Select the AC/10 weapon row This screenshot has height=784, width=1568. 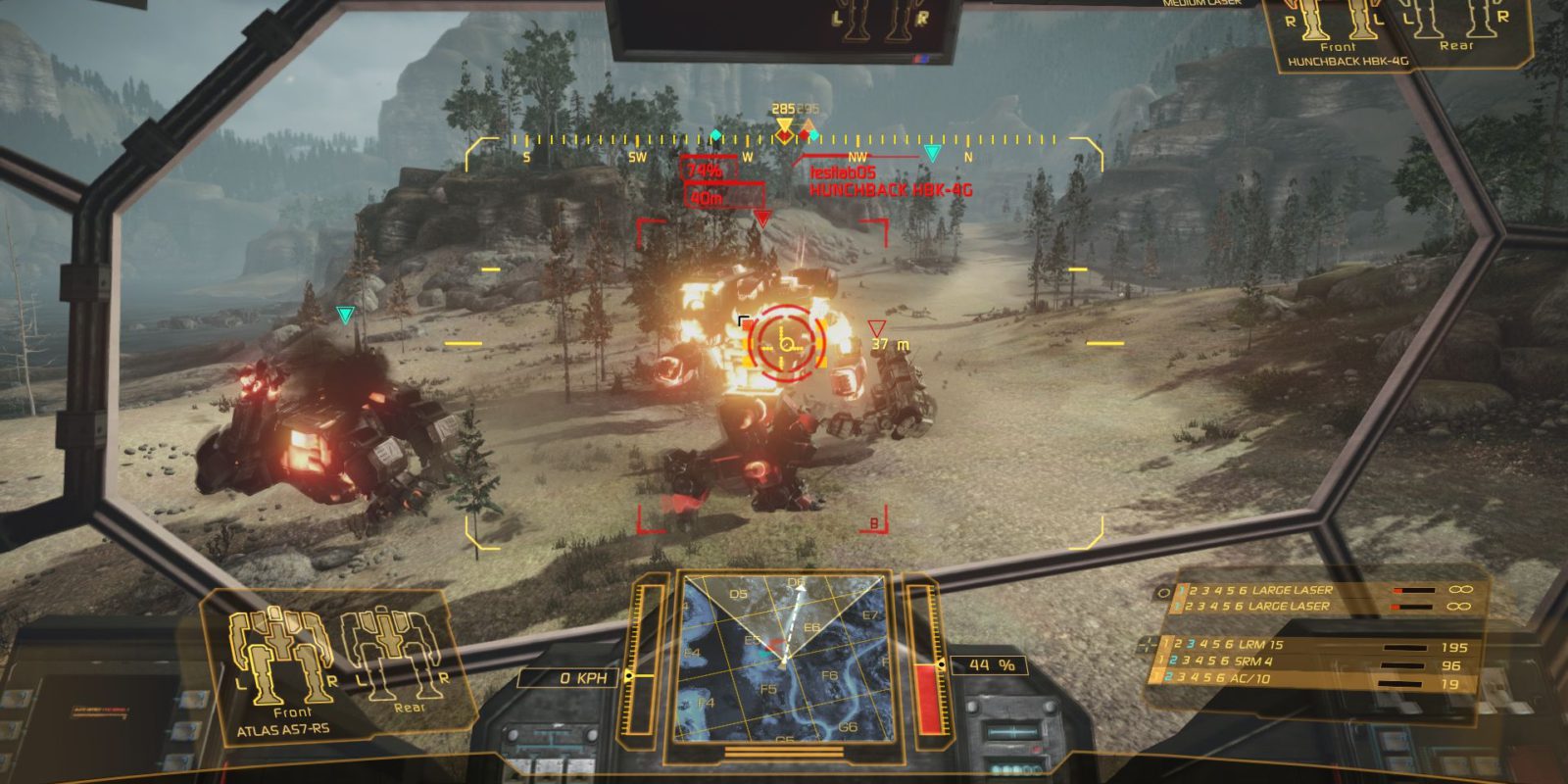(x=1313, y=680)
